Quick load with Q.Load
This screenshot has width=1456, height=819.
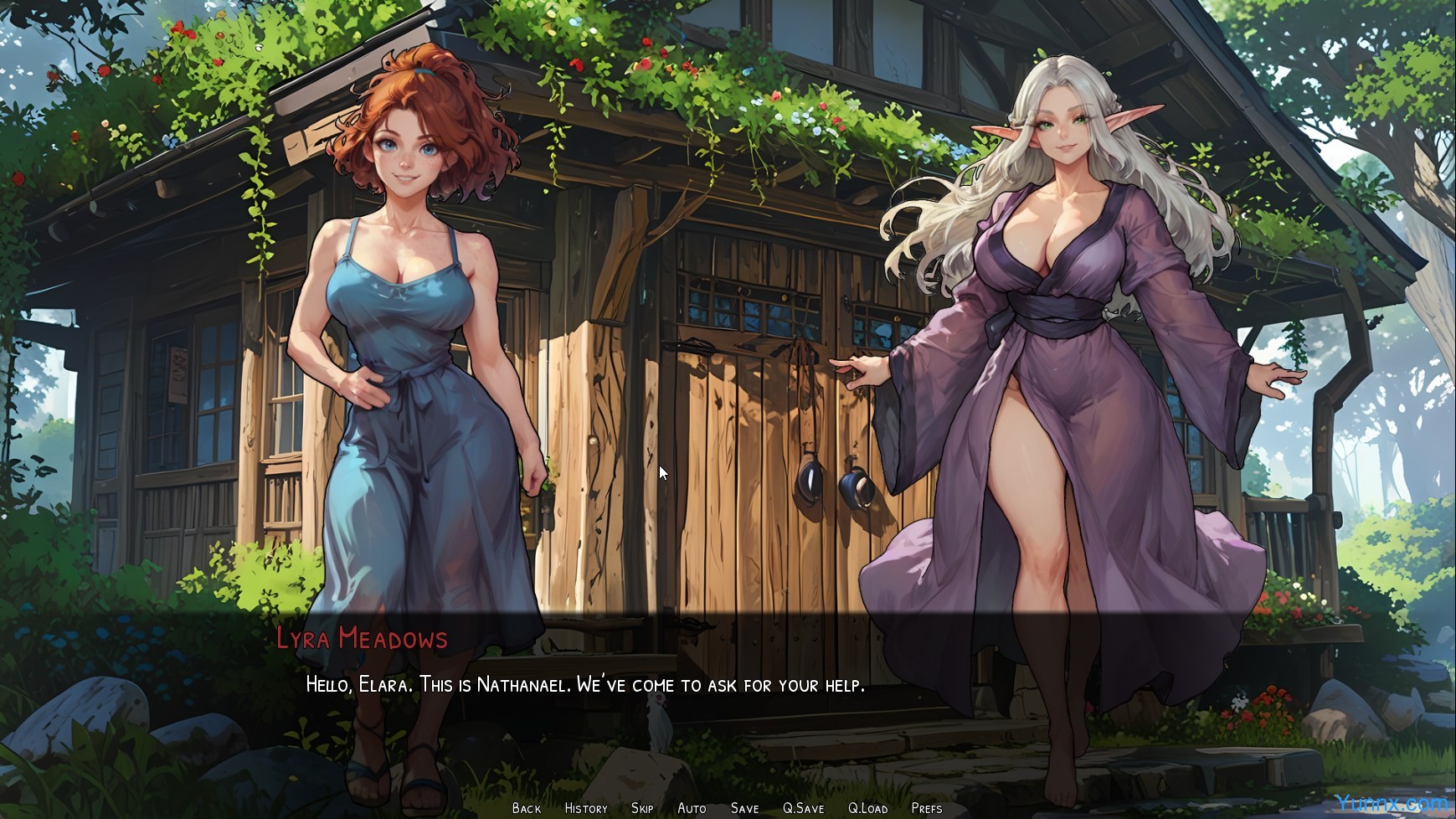pyautogui.click(x=867, y=808)
